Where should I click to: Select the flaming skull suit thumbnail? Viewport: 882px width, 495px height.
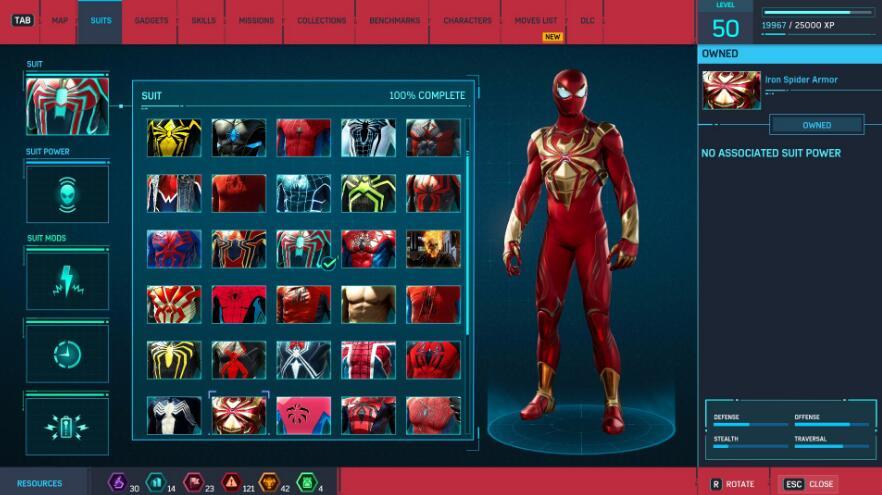433,249
